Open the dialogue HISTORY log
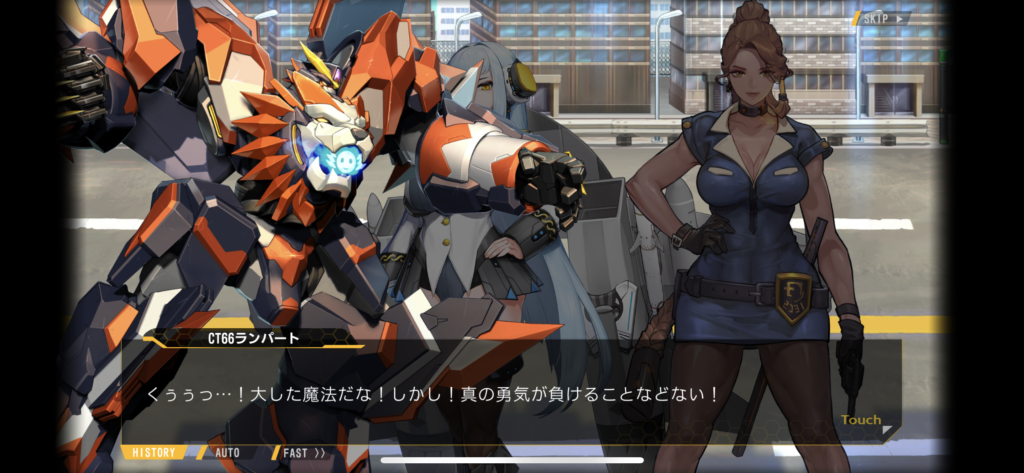Screen dimensions: 1024x473 point(153,453)
